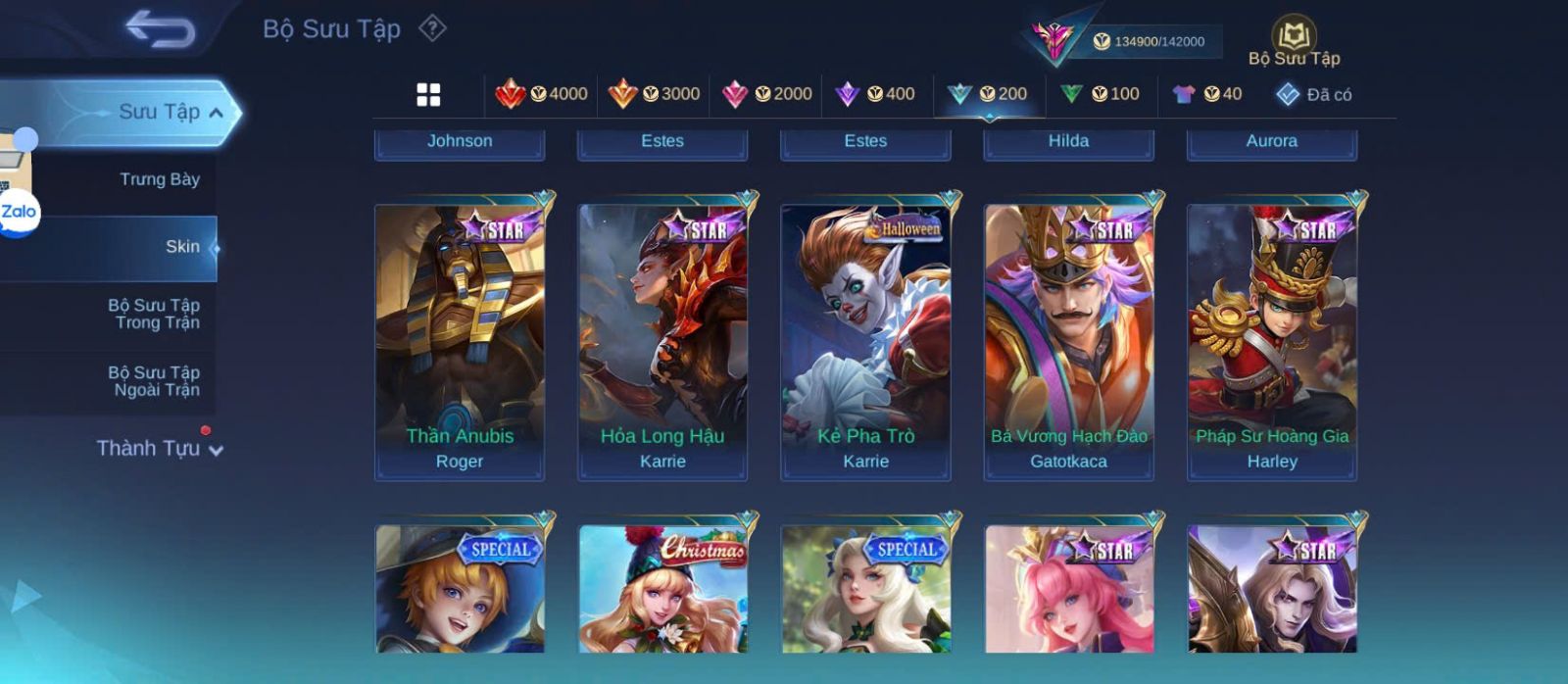1568x684 pixels.
Task: Toggle the Đã có owned filter
Action: pos(1313,94)
